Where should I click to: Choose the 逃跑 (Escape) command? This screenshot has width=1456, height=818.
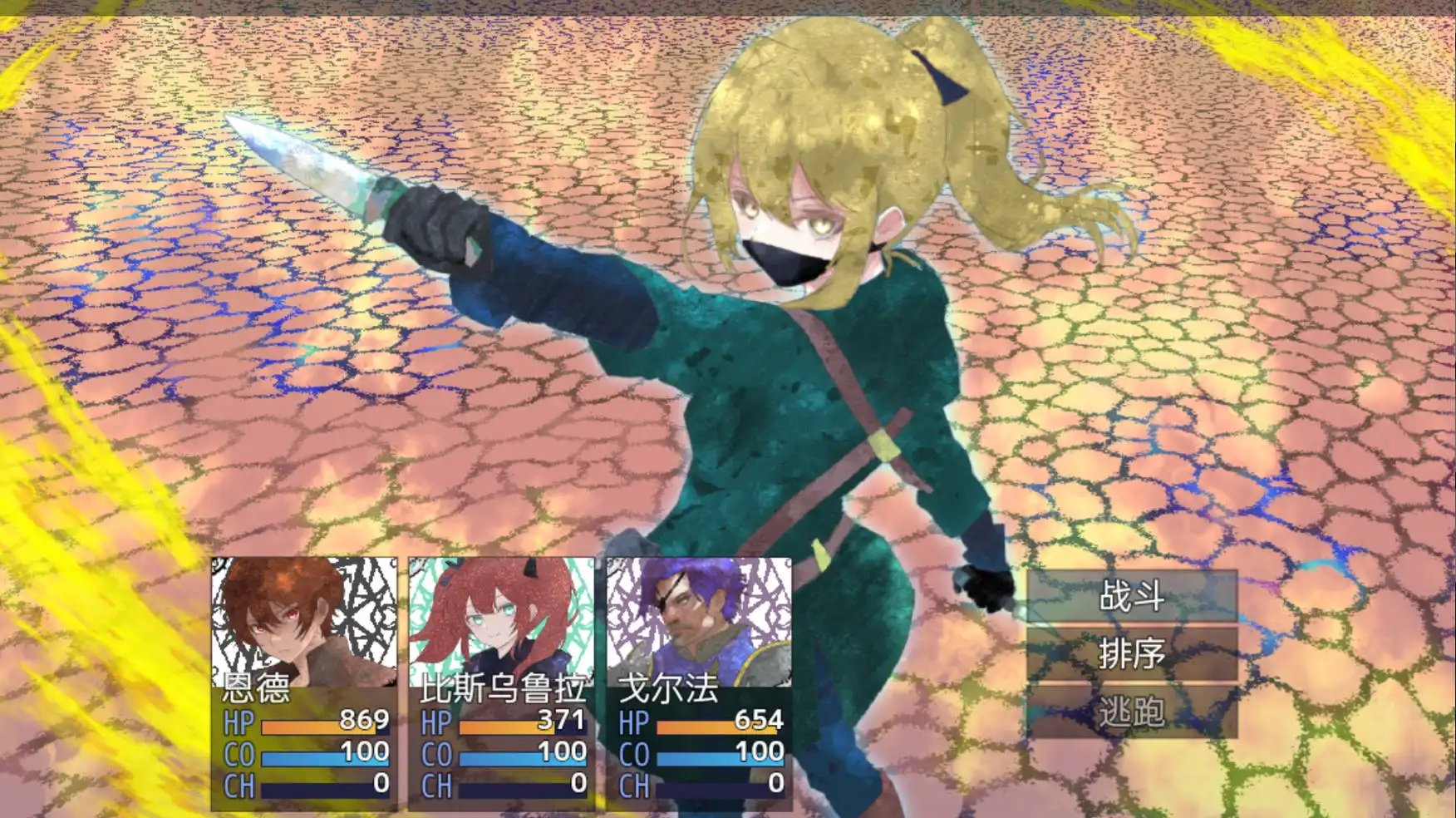click(x=1131, y=712)
